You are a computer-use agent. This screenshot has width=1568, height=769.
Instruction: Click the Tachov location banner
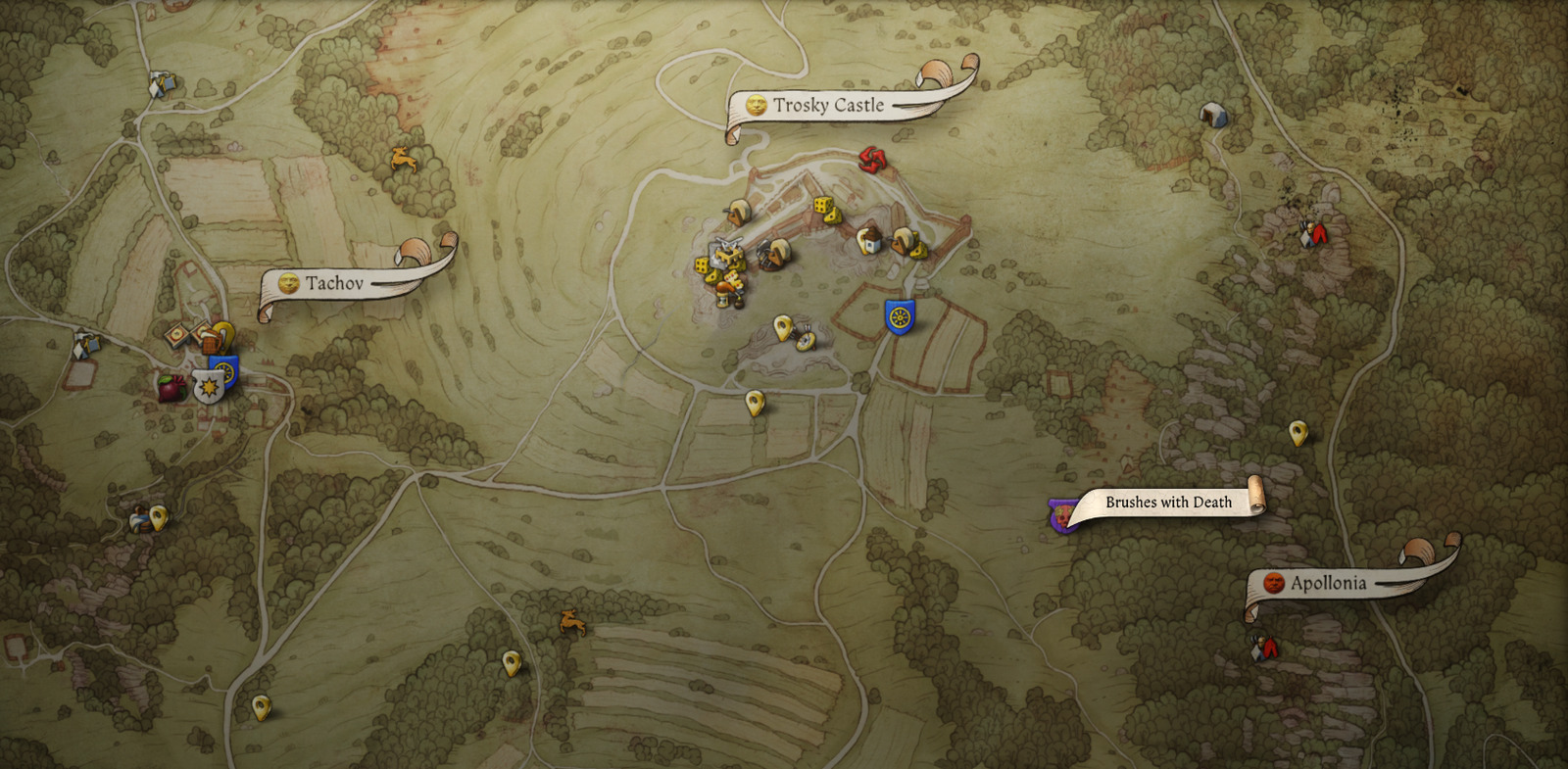[333, 283]
